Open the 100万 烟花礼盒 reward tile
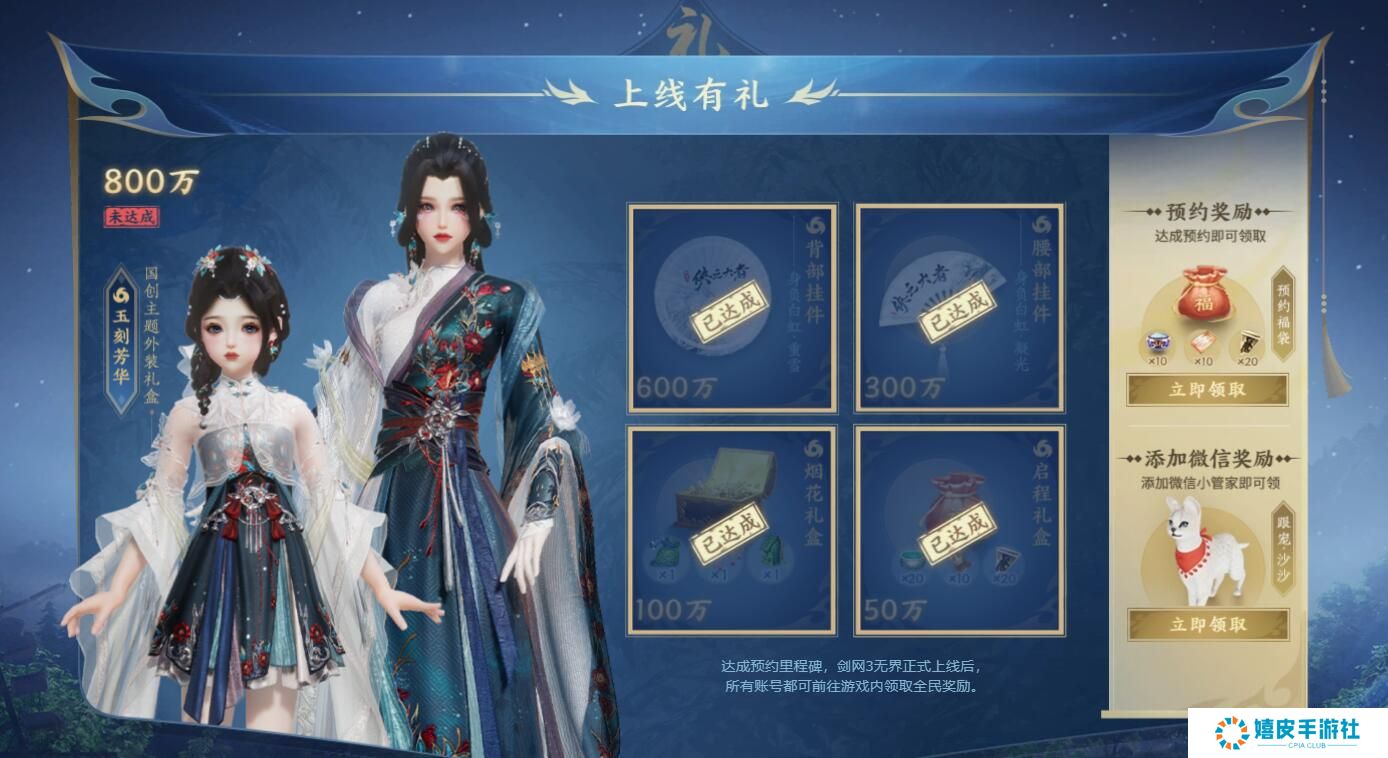 pyautogui.click(x=732, y=530)
